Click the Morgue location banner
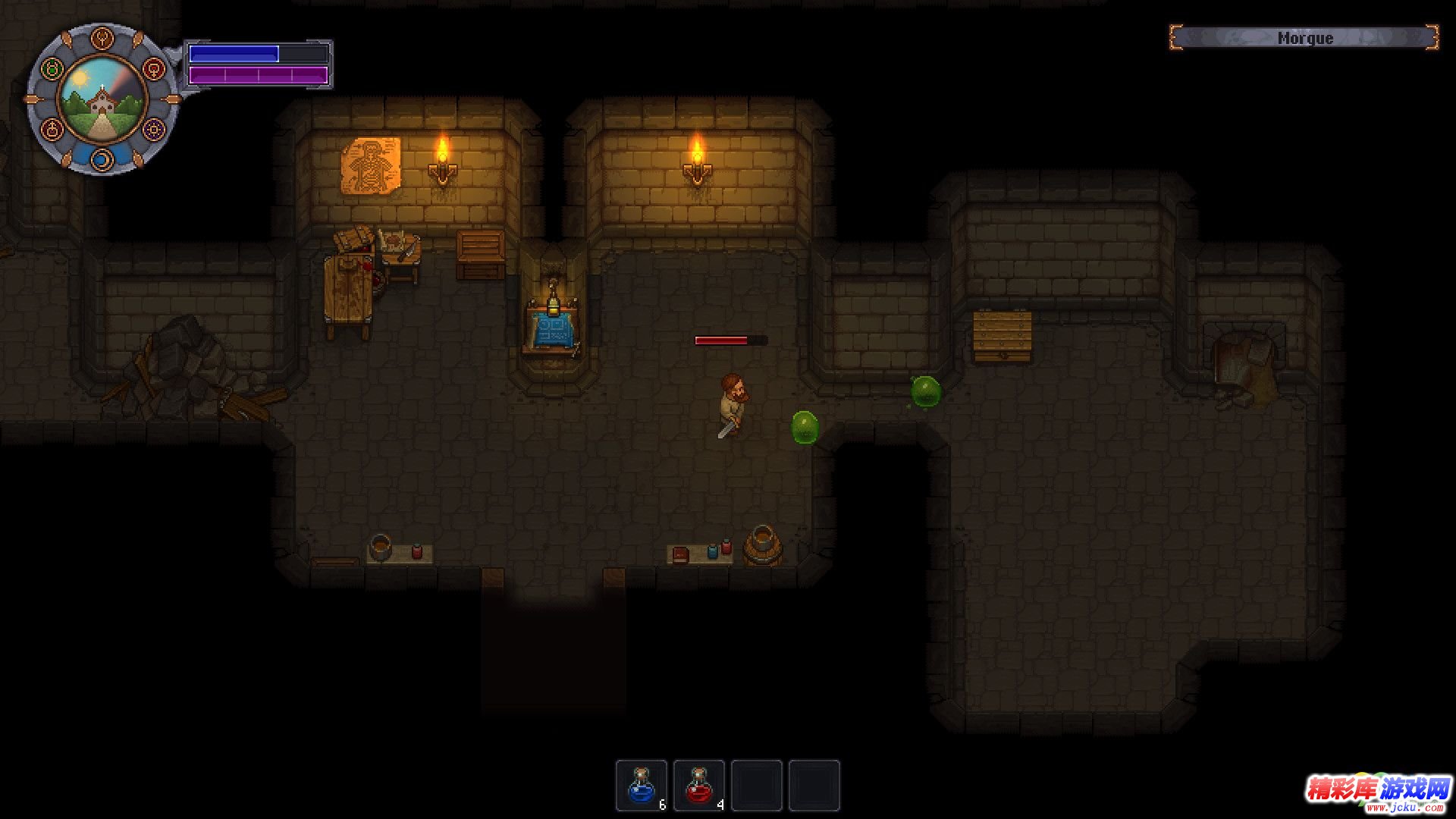This screenshot has width=1456, height=819. click(x=1304, y=38)
